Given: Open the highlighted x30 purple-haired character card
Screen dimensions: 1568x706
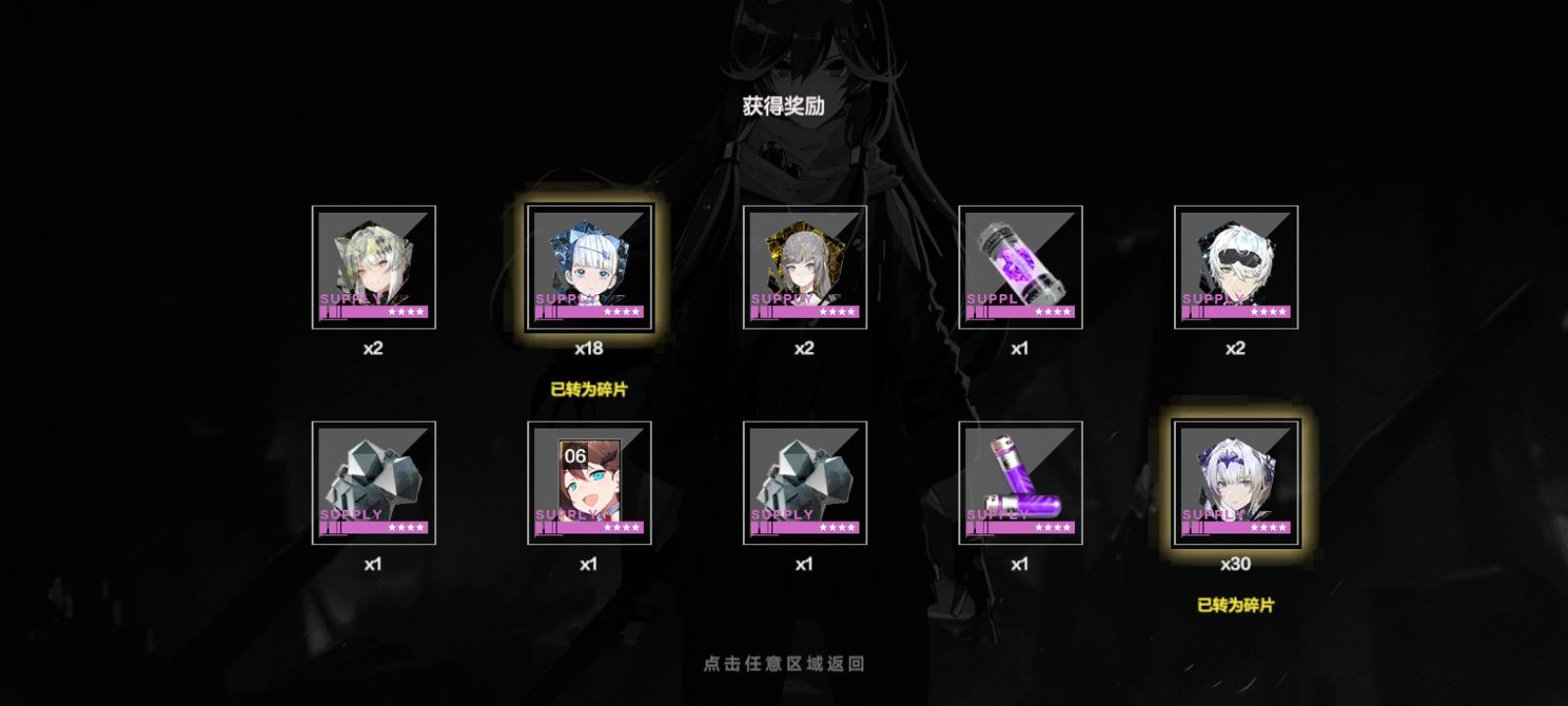Looking at the screenshot, I should (1236, 480).
